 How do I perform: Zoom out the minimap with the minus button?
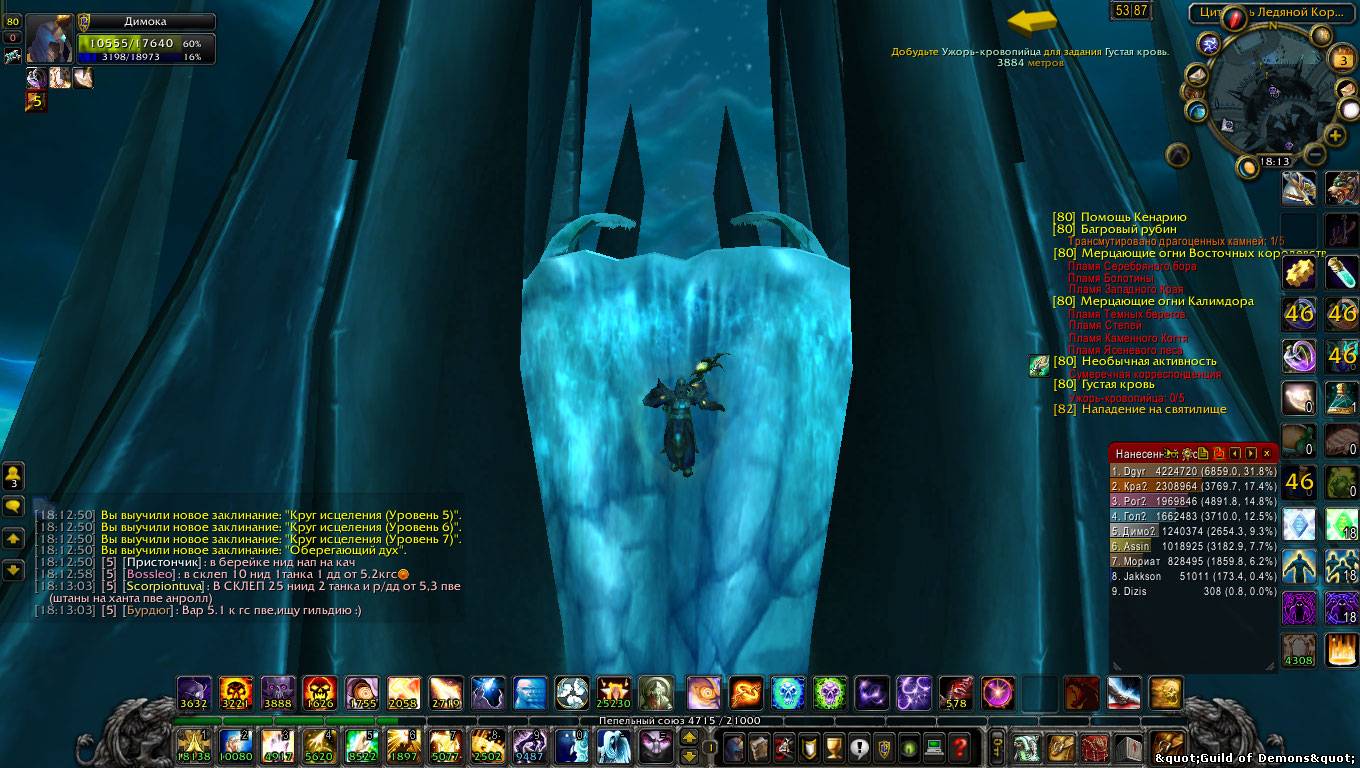1315,155
